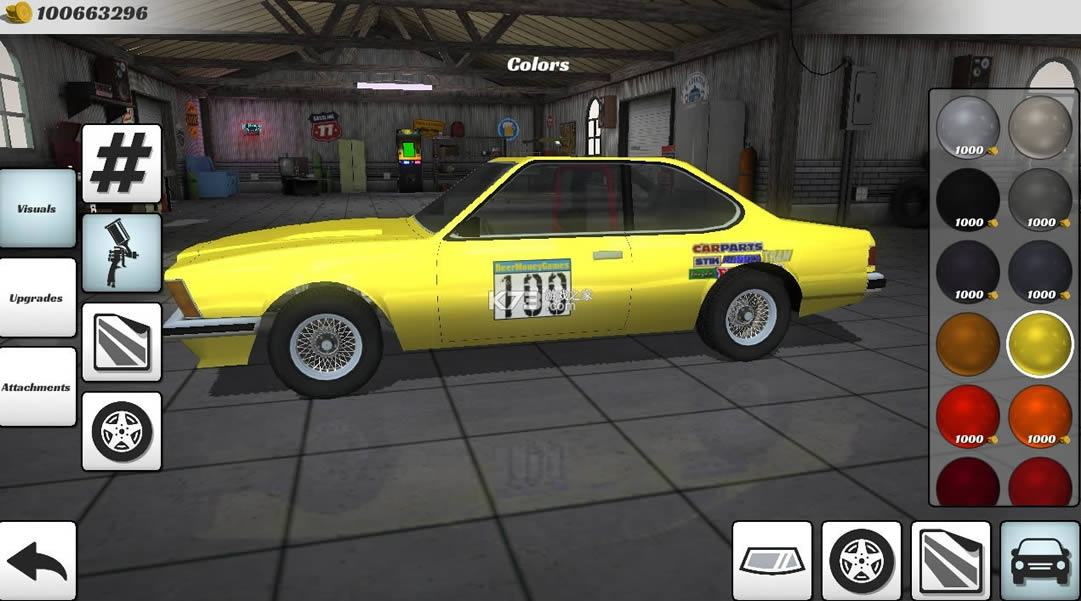Pick the beige-gray color swatch
Viewport: 1081px width, 601px height.
pos(1040,127)
